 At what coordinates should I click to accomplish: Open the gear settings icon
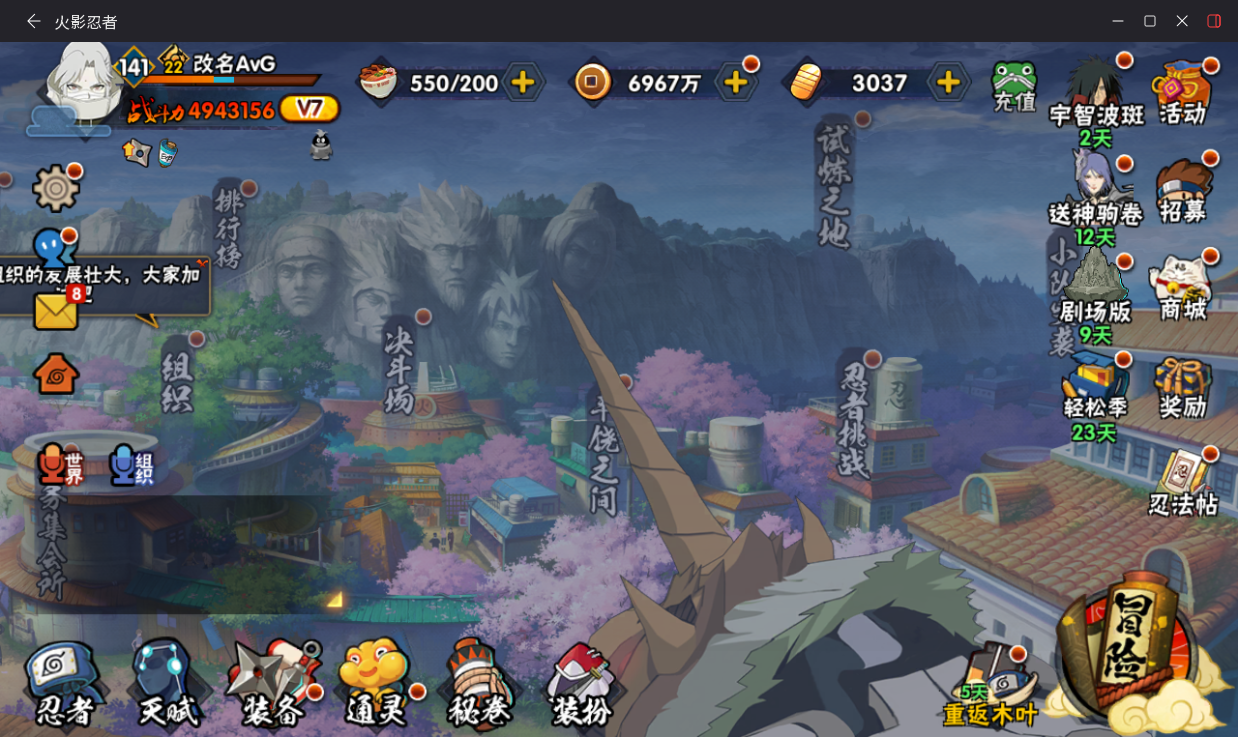point(56,188)
